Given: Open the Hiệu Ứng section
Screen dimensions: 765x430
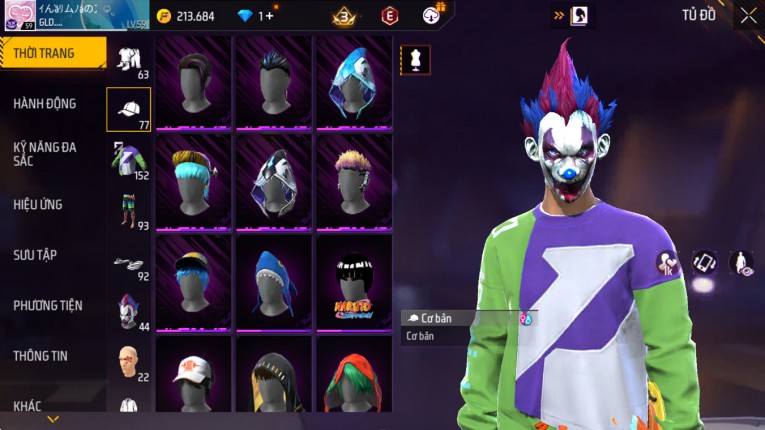Looking at the screenshot, I should click(38, 204).
